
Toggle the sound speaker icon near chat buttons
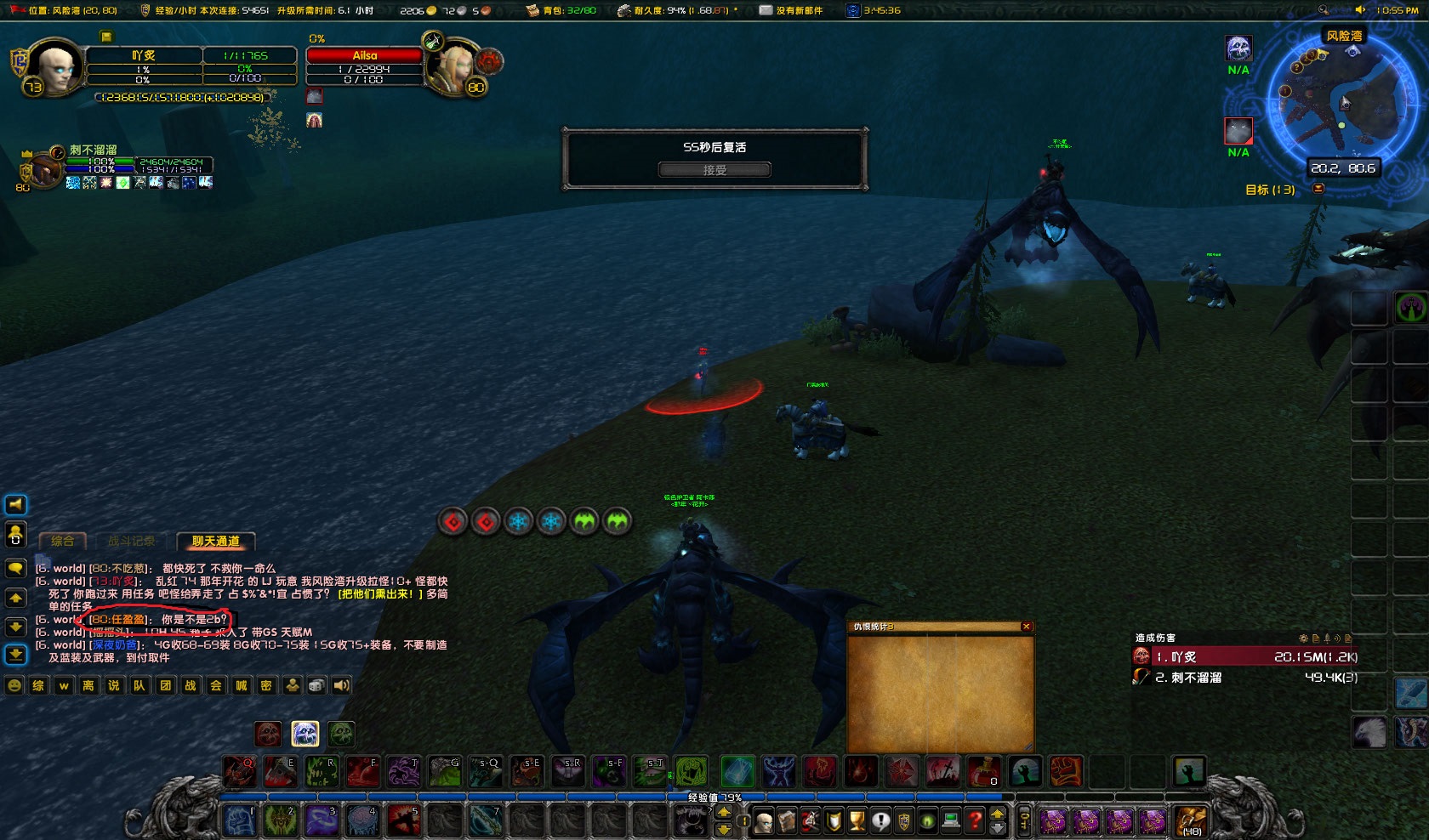pos(341,685)
